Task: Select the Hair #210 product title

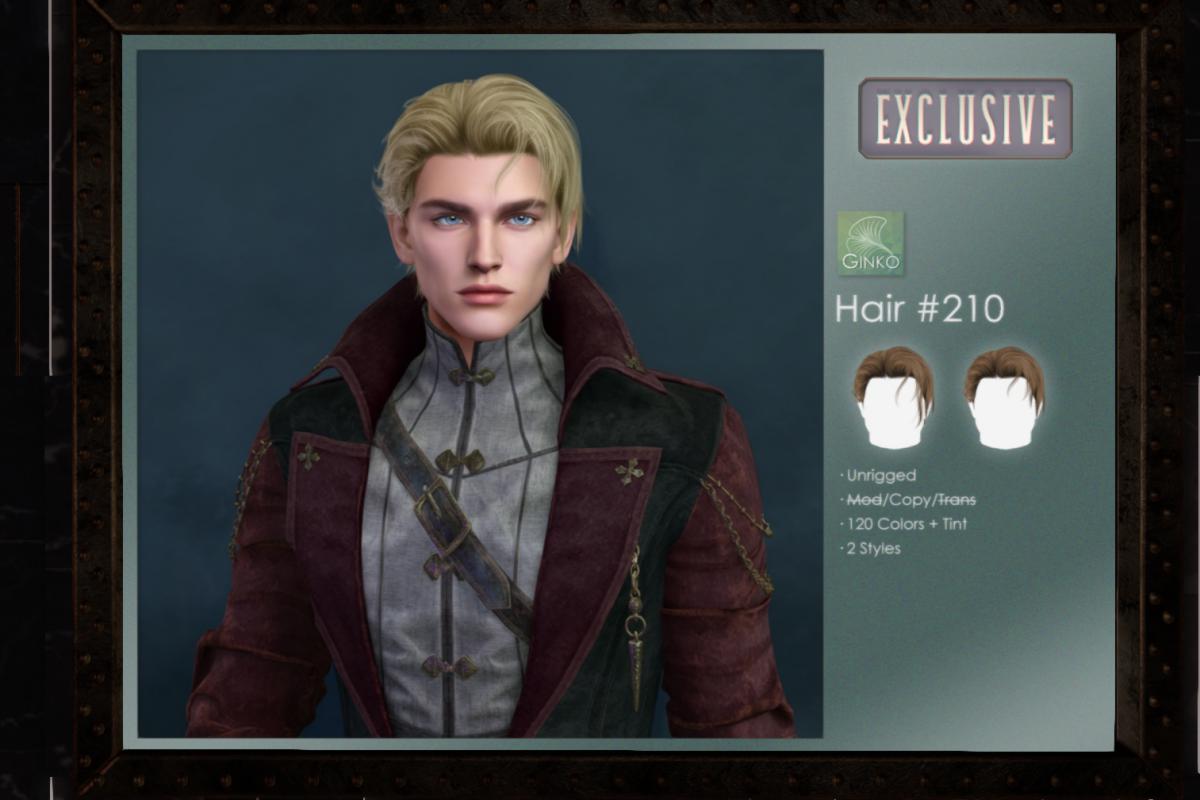Action: point(919,309)
